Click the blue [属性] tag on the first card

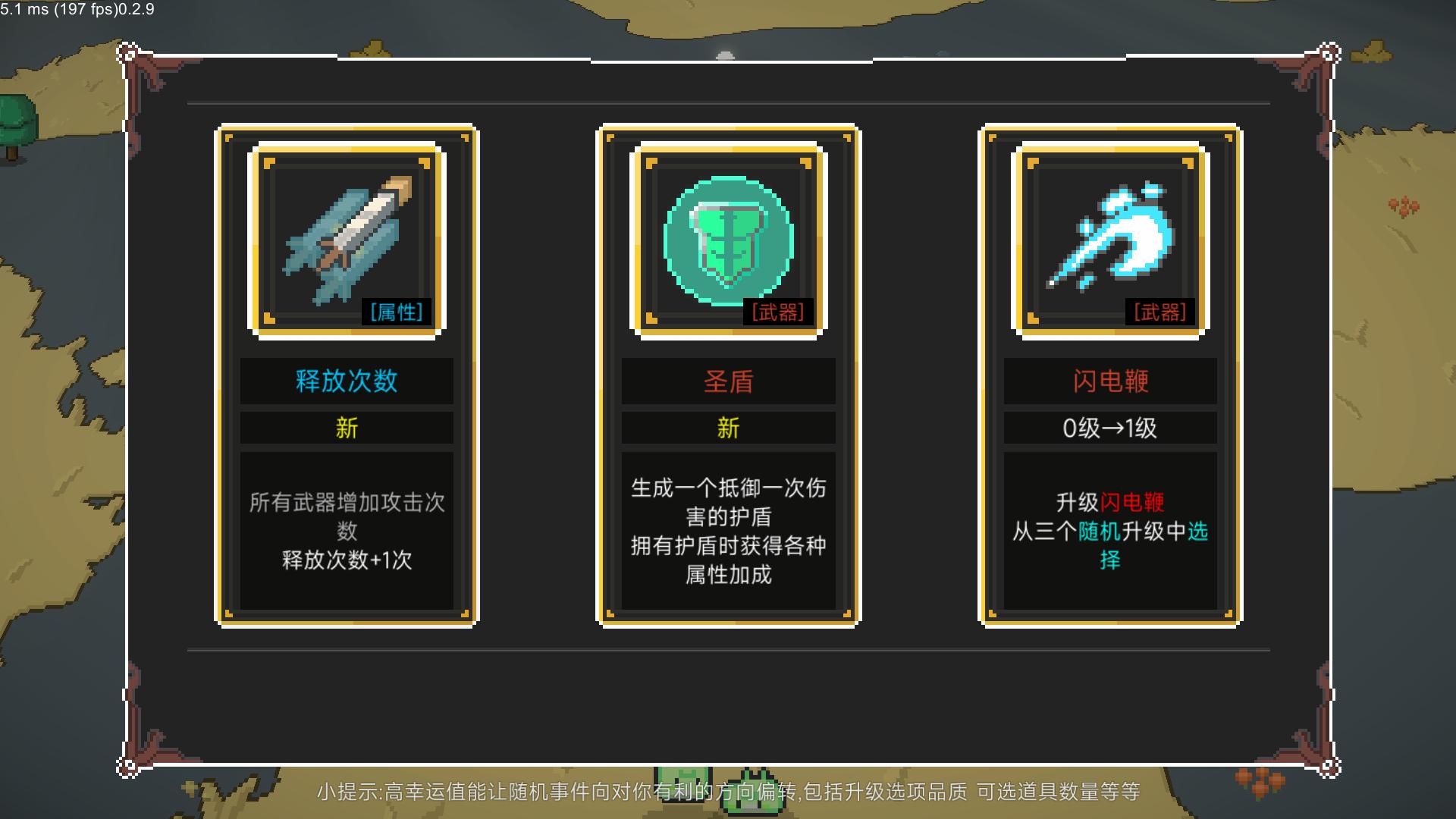(x=395, y=312)
